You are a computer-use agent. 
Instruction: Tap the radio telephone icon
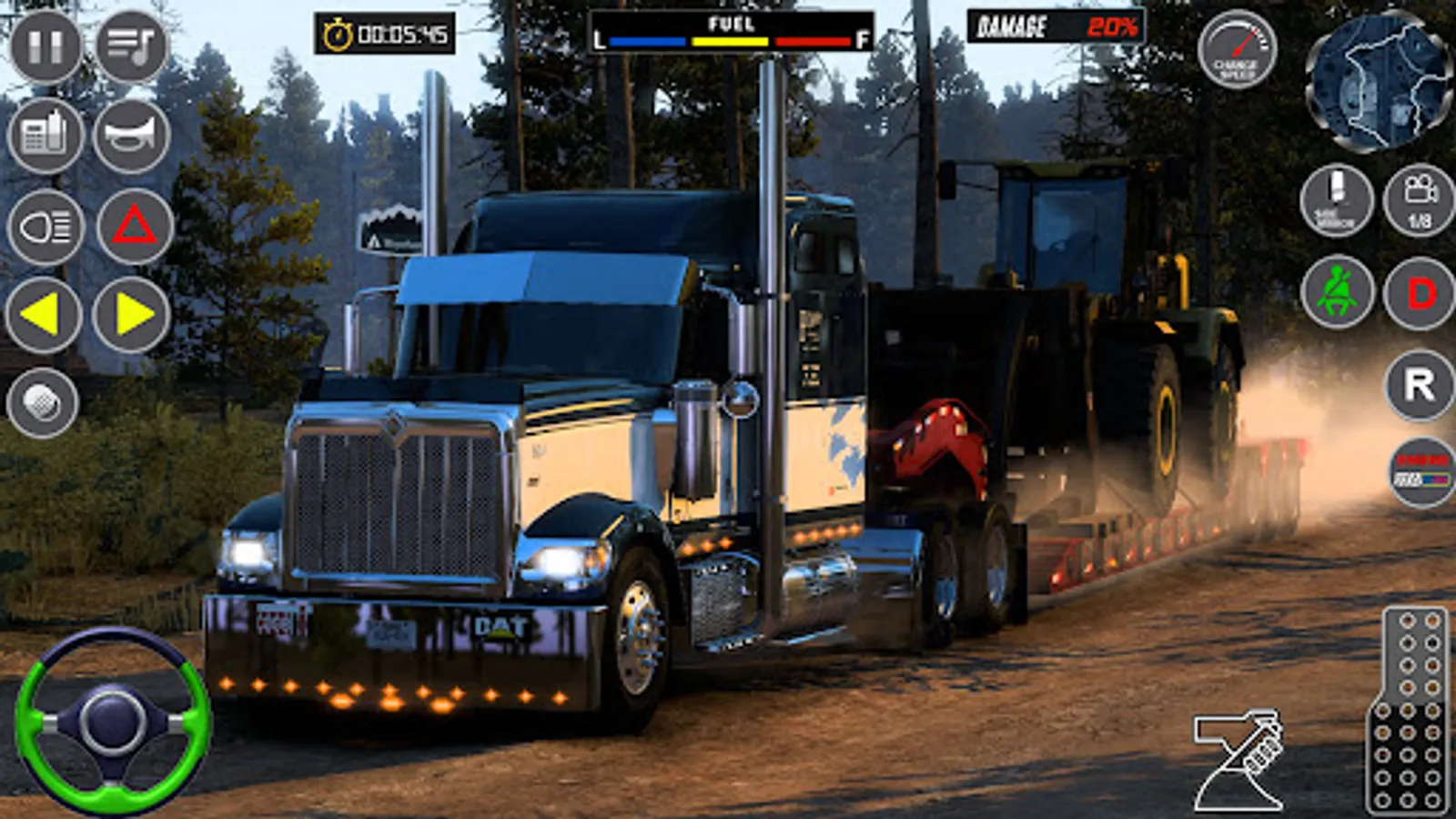coord(45,136)
